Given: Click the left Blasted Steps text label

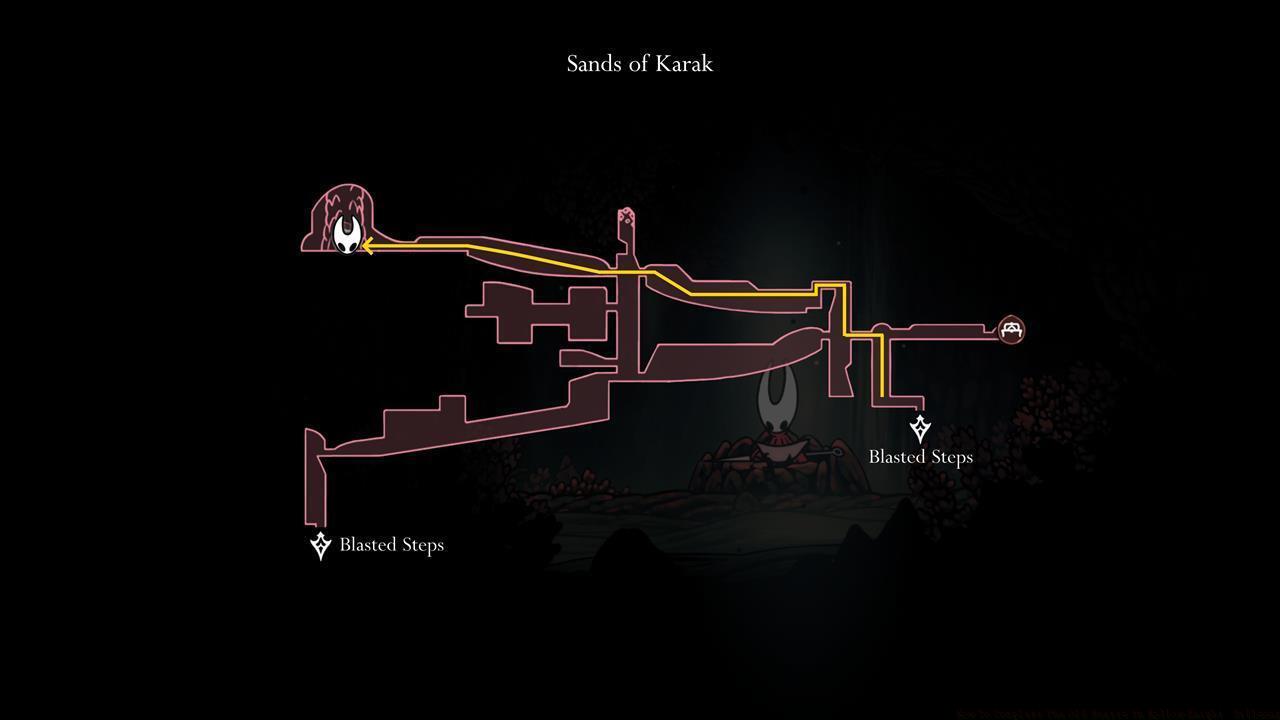Looking at the screenshot, I should (391, 544).
